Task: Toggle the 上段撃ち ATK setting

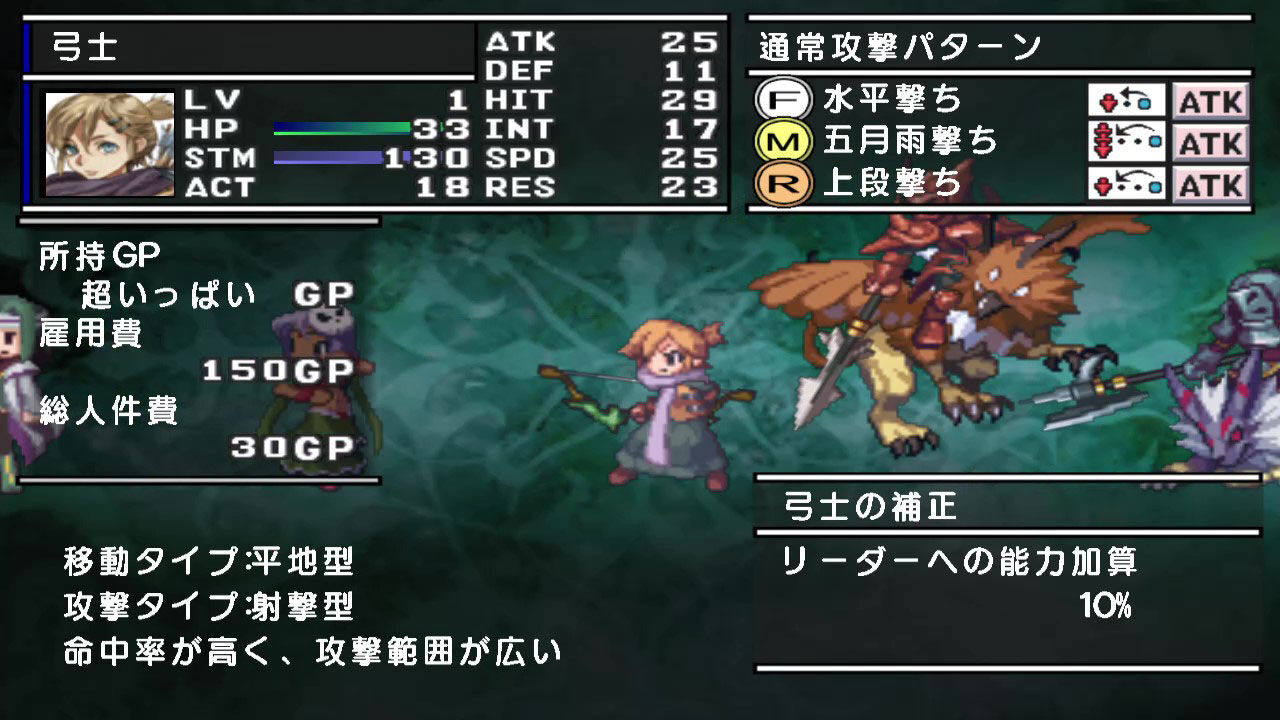Action: pyautogui.click(x=1211, y=184)
